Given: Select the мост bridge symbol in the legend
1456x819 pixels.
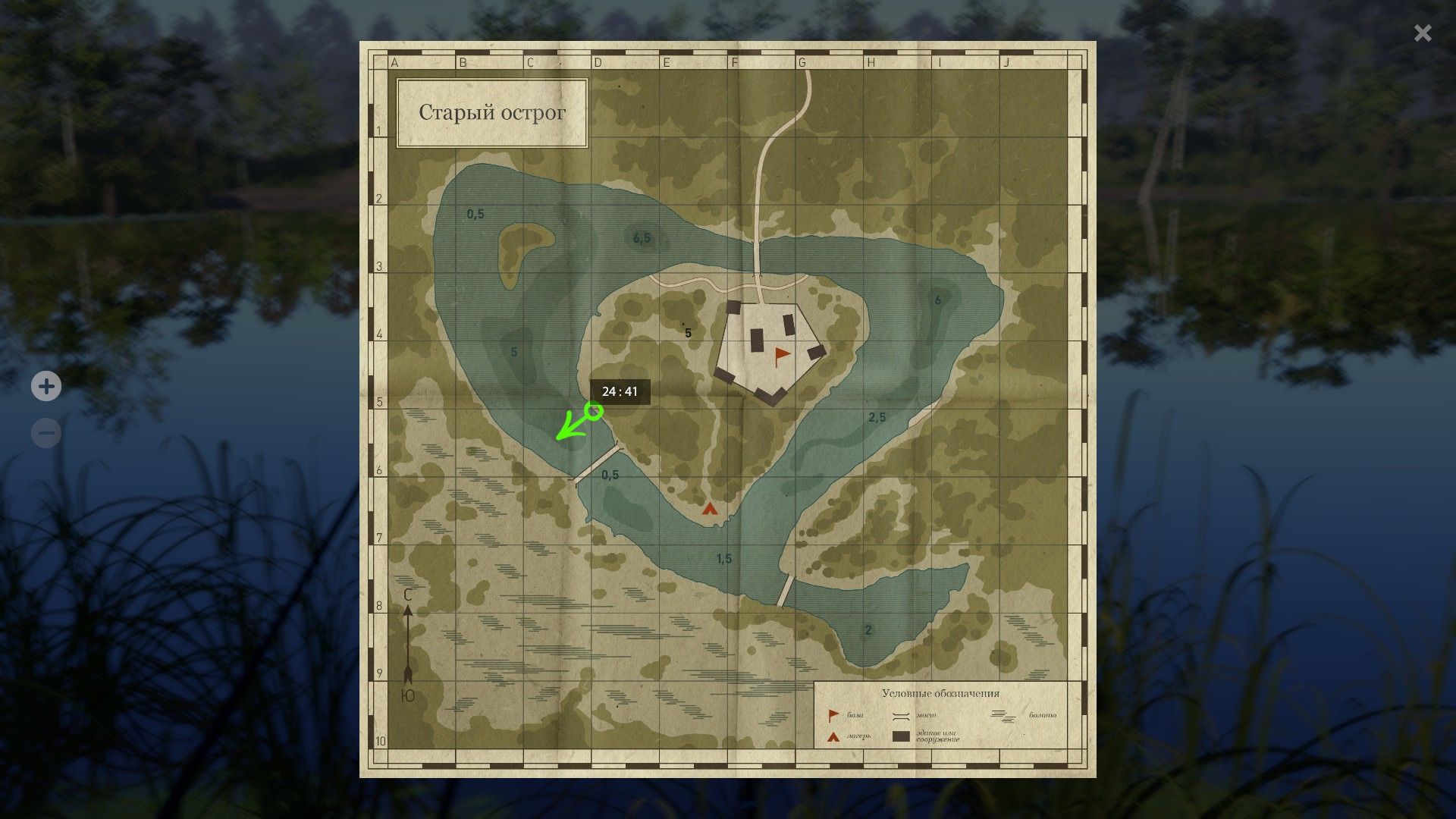Looking at the screenshot, I should [x=901, y=715].
